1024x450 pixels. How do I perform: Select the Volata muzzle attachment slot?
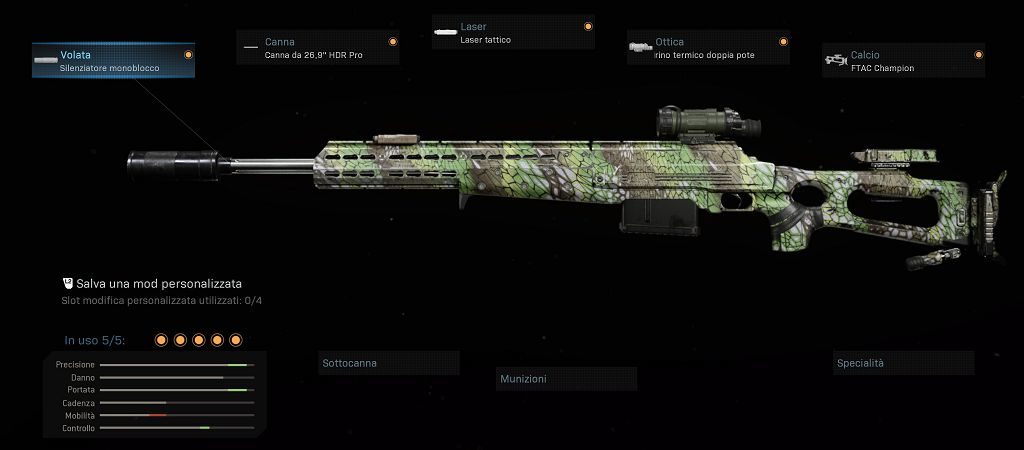pyautogui.click(x=113, y=60)
